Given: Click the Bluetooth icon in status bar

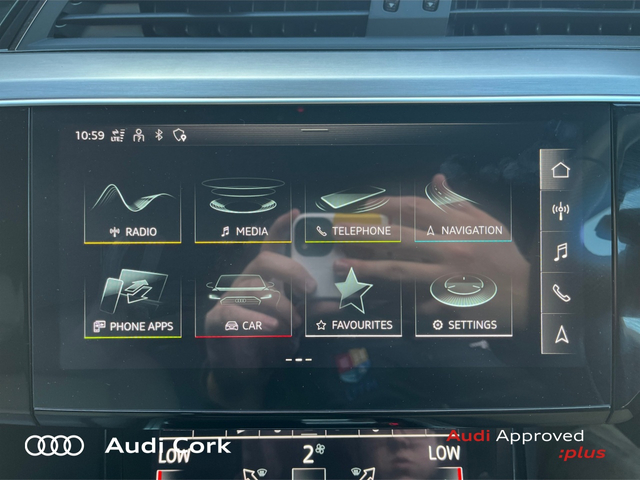Looking at the screenshot, I should coord(158,135).
